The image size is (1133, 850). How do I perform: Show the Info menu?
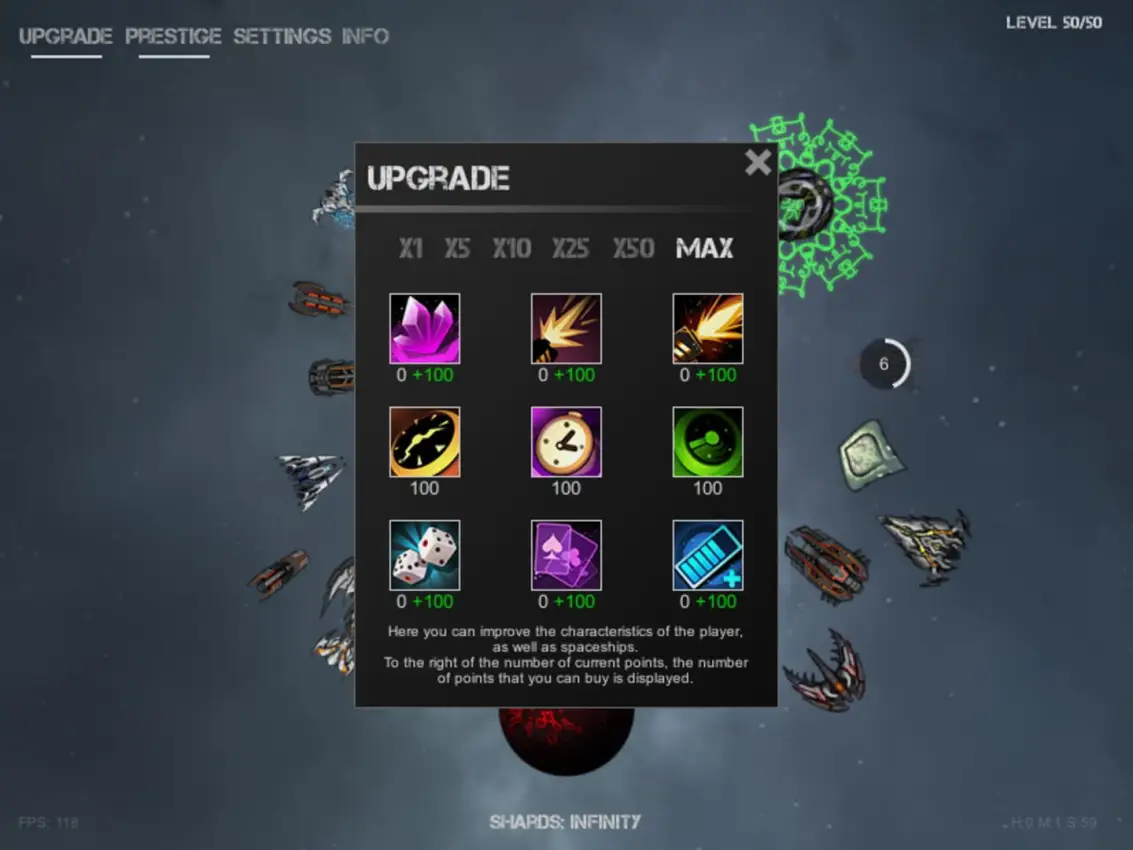click(x=365, y=37)
